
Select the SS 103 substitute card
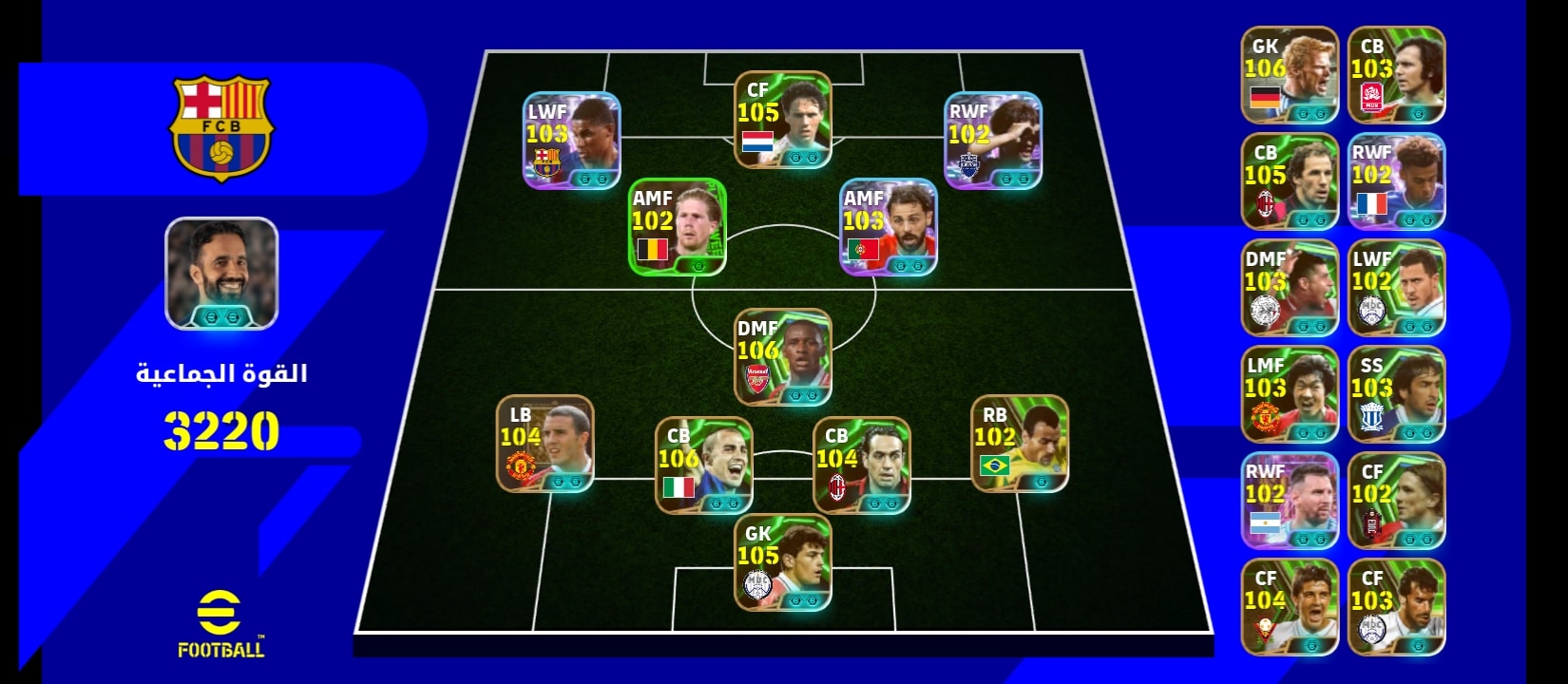1396,394
